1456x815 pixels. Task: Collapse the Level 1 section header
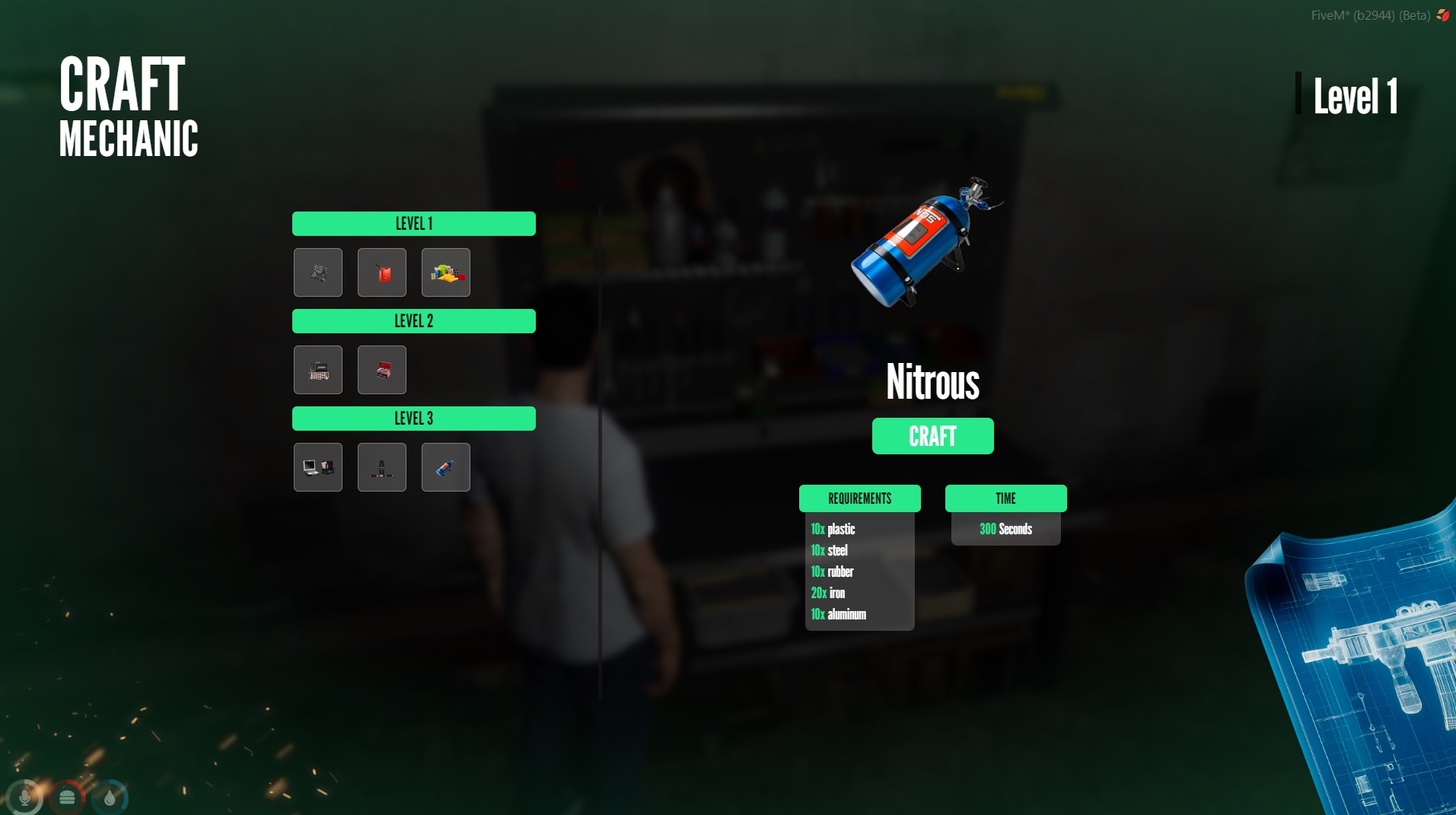(x=413, y=223)
